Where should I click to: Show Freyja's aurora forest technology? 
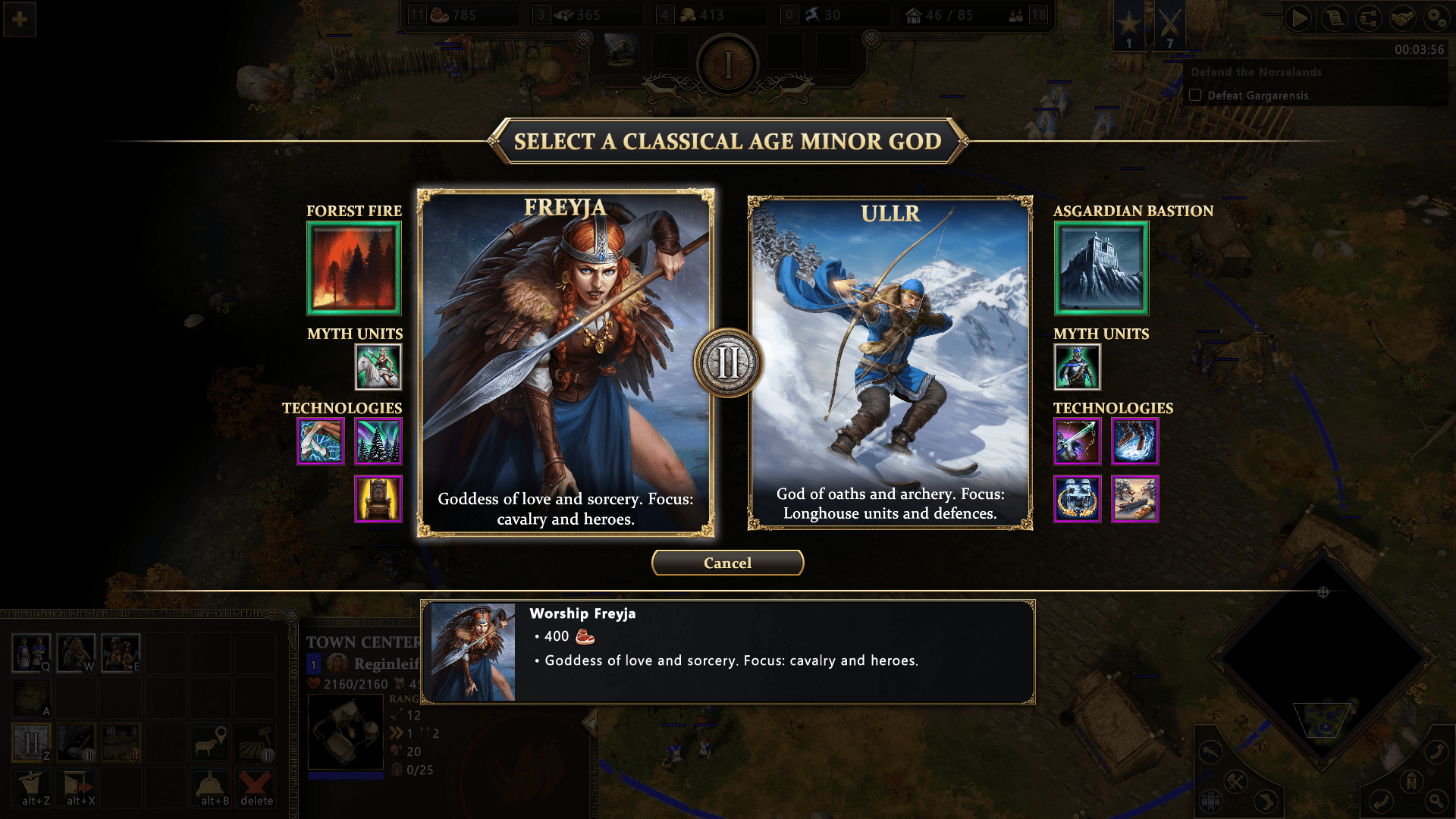pyautogui.click(x=378, y=441)
